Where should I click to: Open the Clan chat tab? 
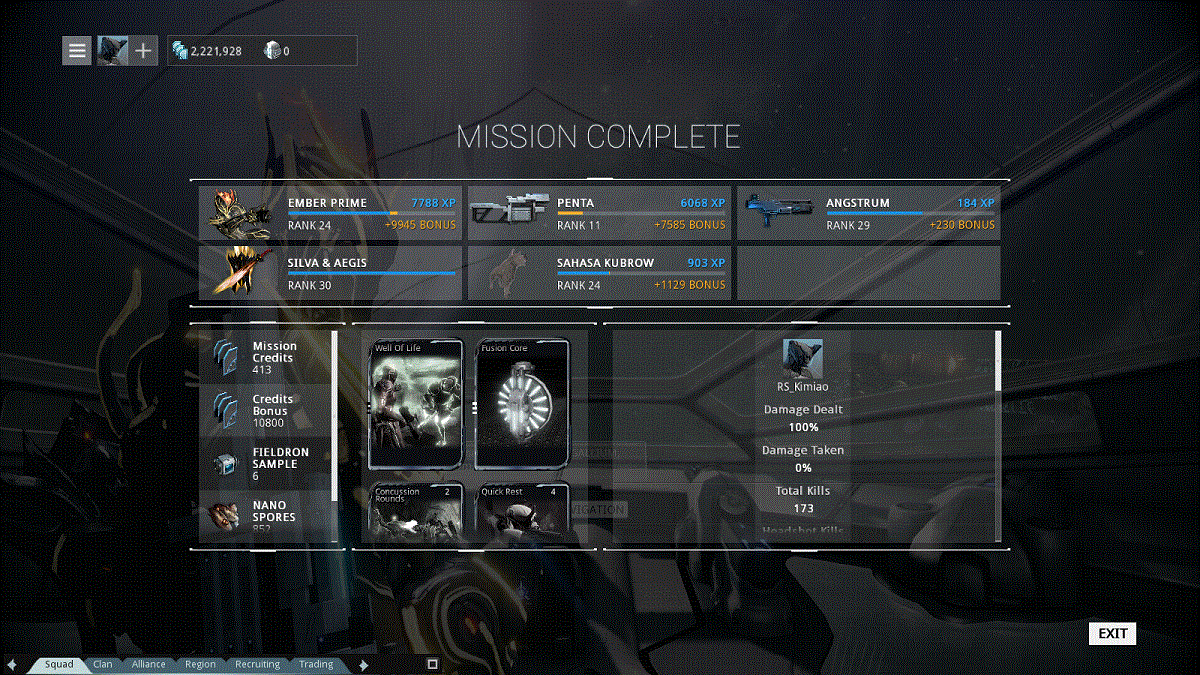tap(102, 664)
